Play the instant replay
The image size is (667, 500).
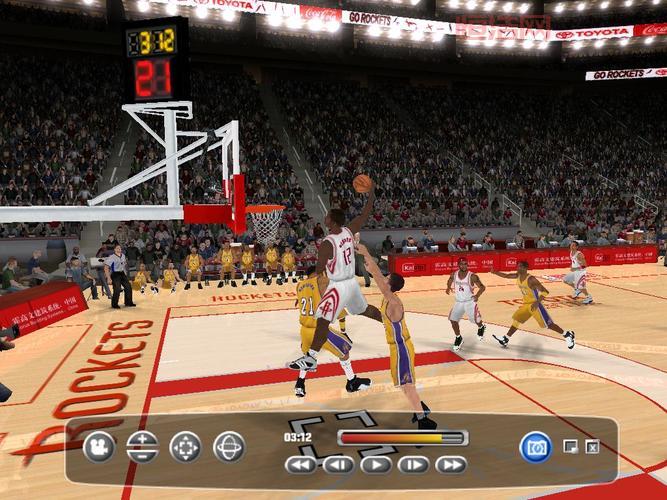[376, 464]
